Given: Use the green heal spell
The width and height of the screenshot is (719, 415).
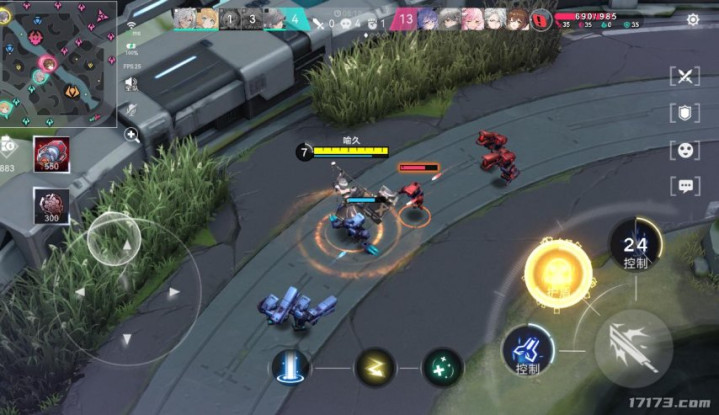Looking at the screenshot, I should 442,367.
